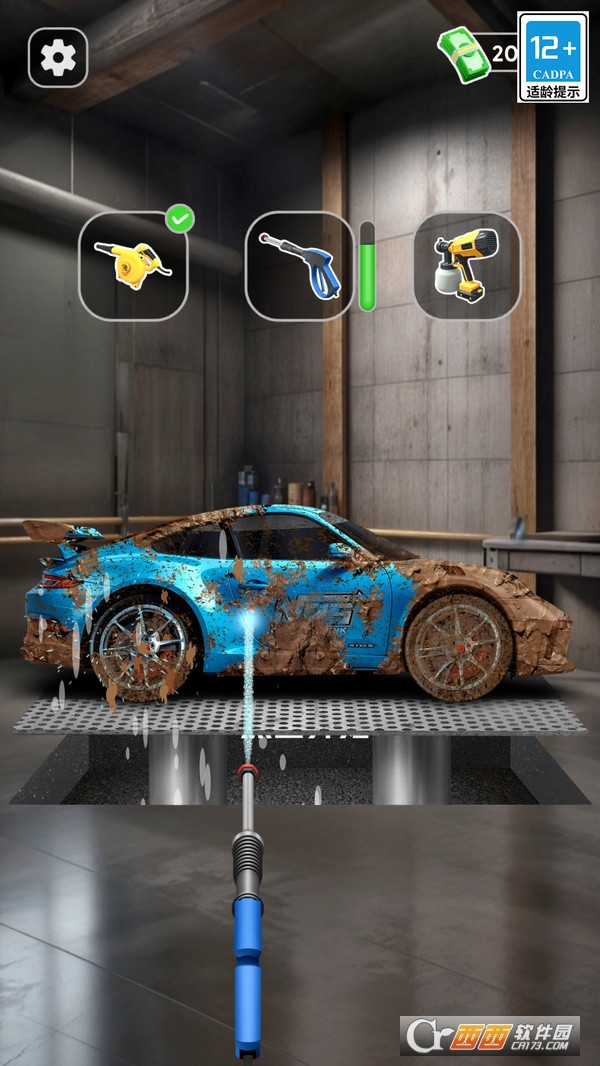Image resolution: width=600 pixels, height=1066 pixels.
Task: Open the settings gear menu
Action: (x=58, y=58)
